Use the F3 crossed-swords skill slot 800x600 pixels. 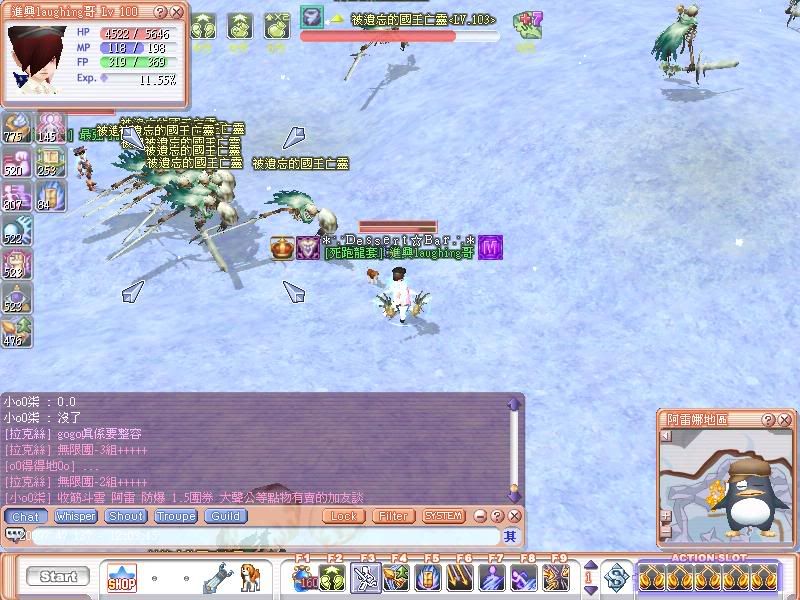(x=367, y=578)
